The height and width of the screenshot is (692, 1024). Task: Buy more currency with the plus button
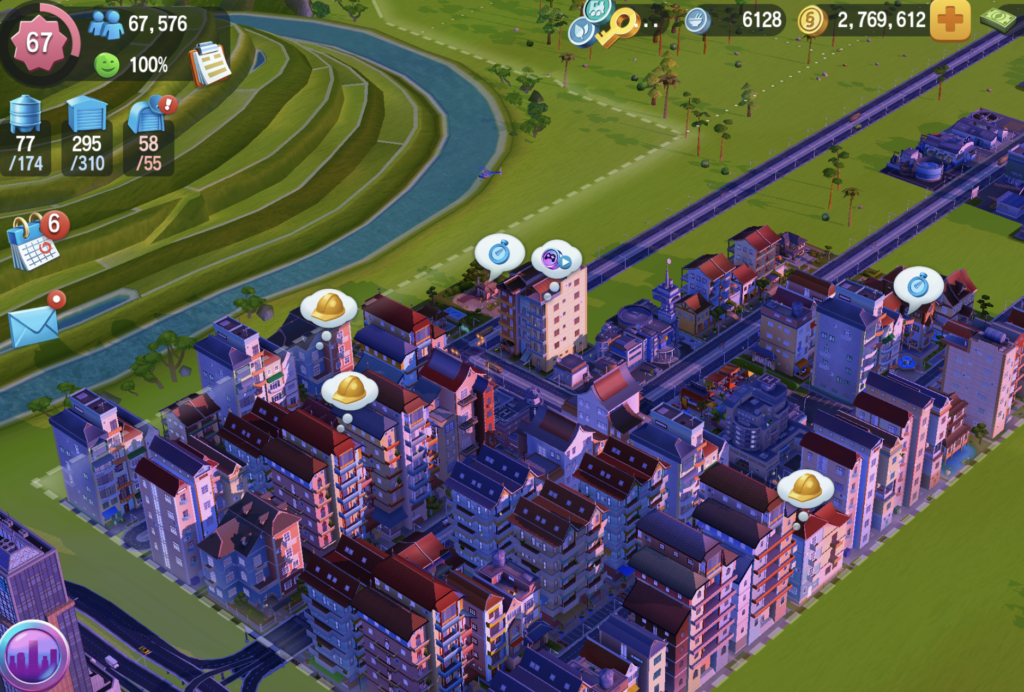(950, 20)
